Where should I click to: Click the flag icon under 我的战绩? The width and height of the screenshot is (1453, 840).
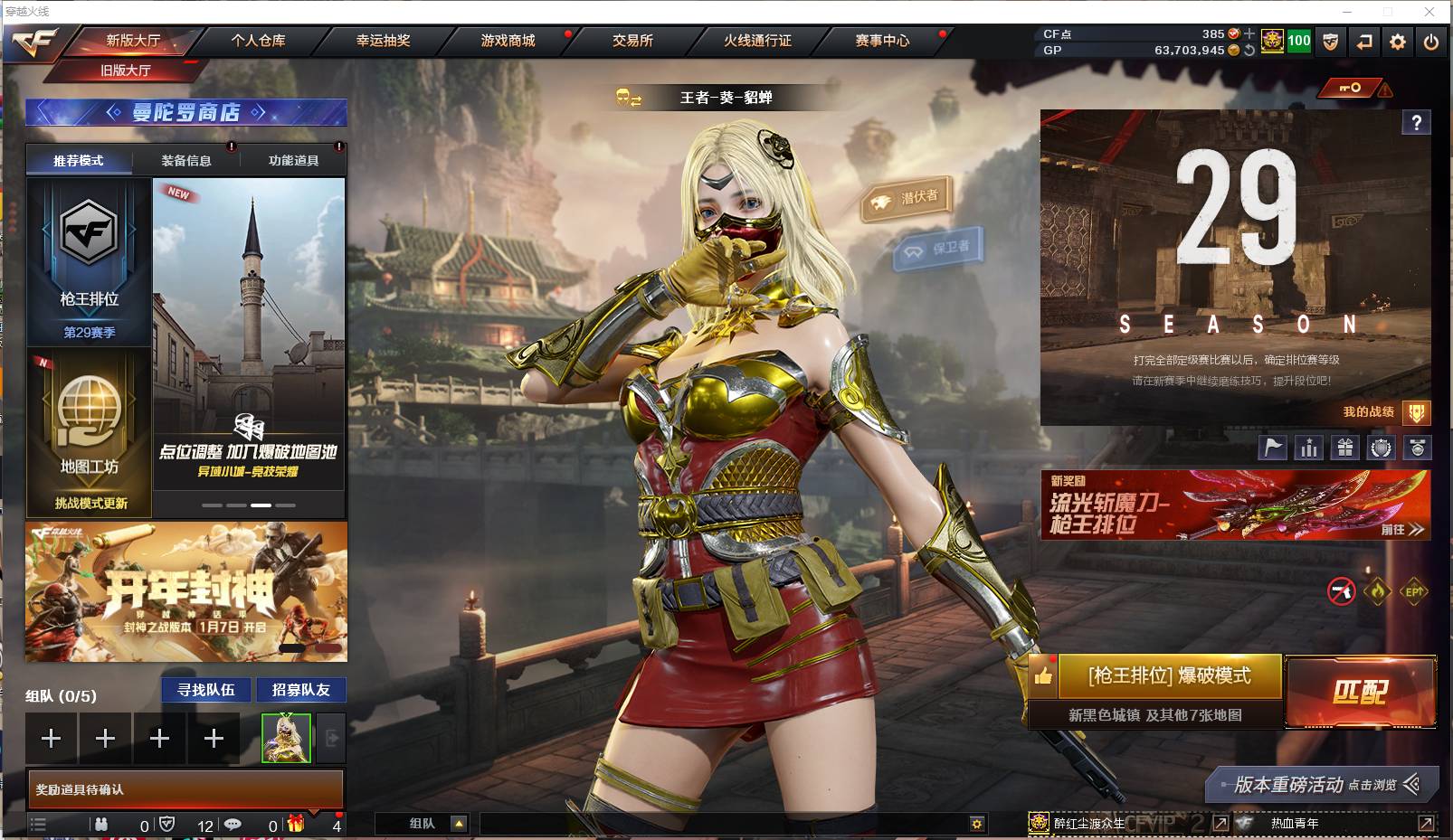tap(1271, 447)
